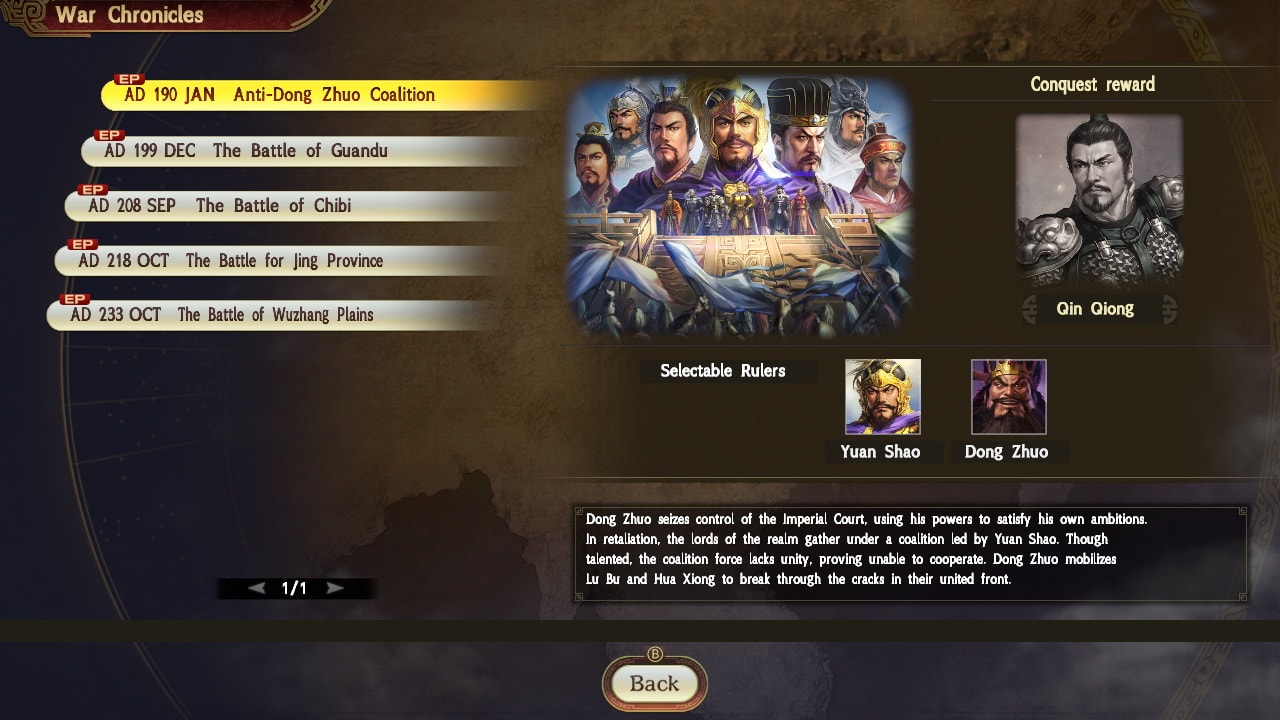1280x720 pixels.
Task: Select The Battle of Chibi scenario
Action: (x=260, y=205)
